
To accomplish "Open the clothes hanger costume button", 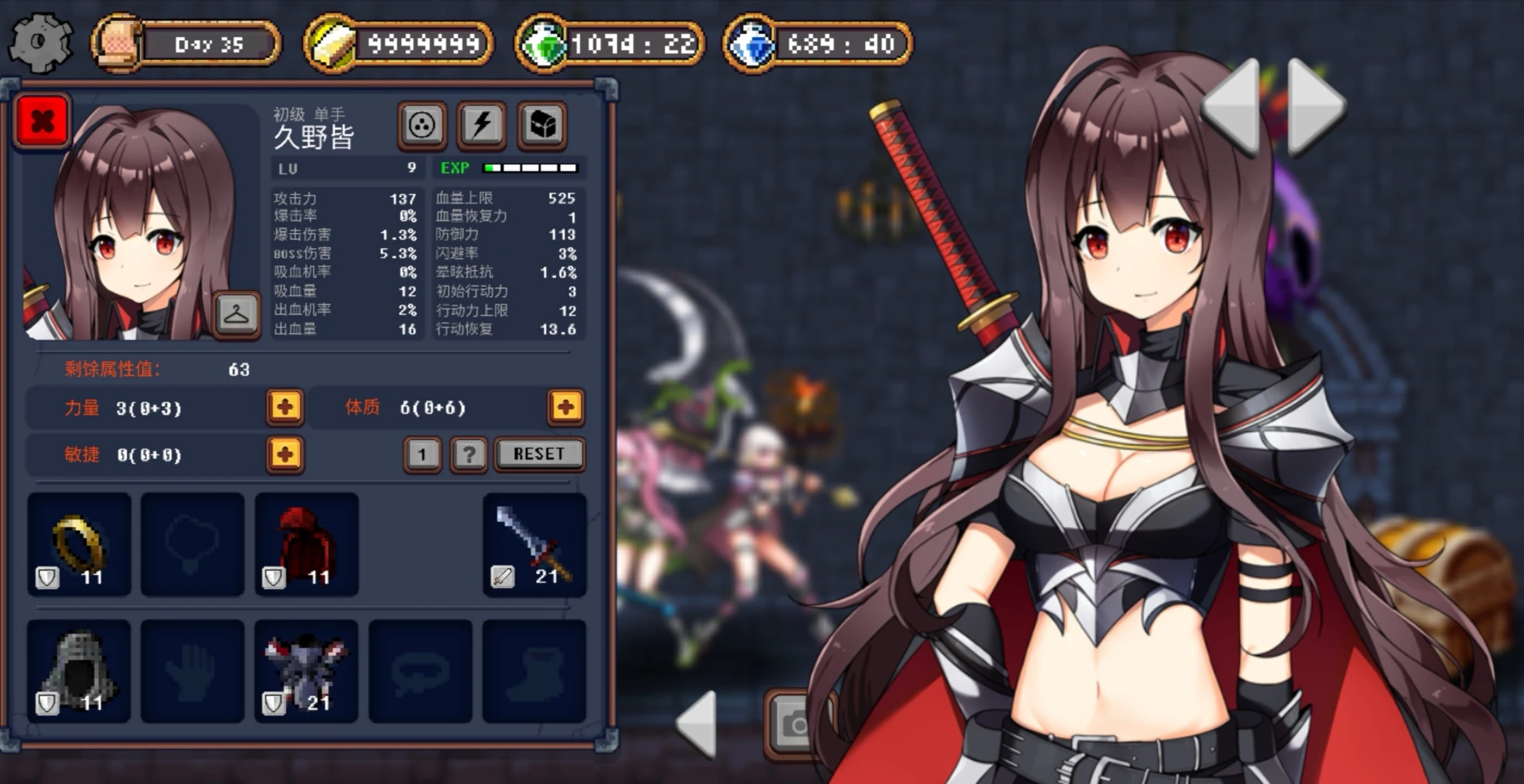I will click(x=237, y=314).
